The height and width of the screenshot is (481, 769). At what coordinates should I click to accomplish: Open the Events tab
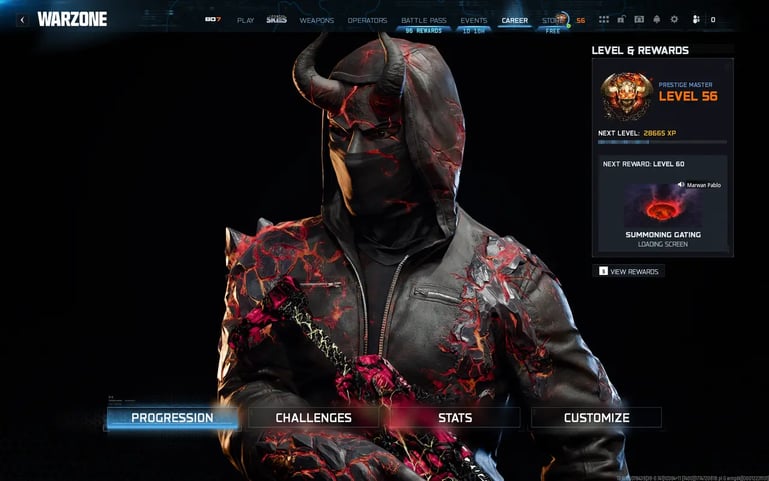click(x=474, y=20)
